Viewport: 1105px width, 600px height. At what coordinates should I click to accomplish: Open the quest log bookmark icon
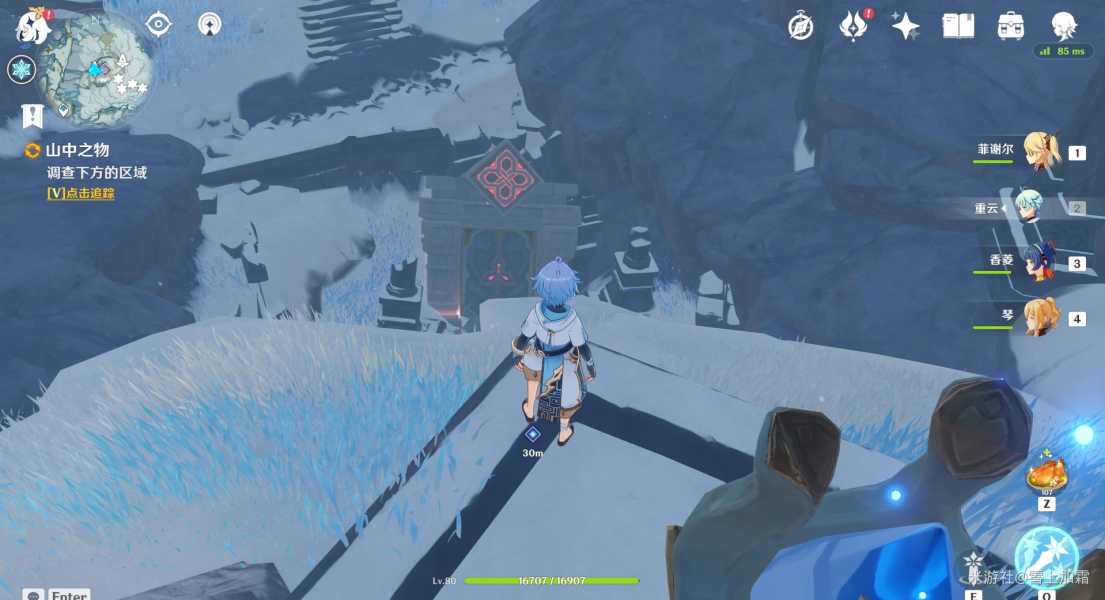32,116
